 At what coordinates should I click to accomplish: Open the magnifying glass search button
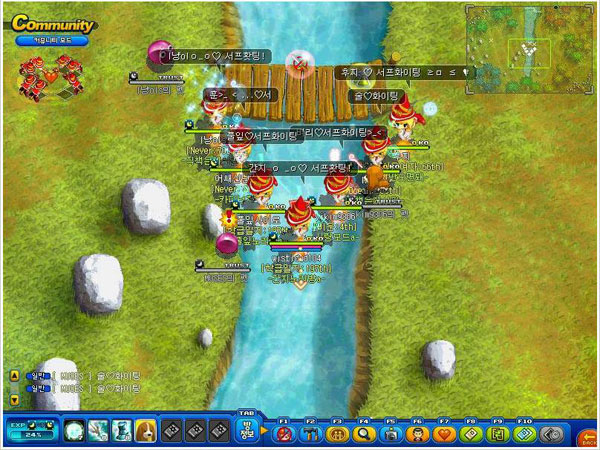click(x=362, y=434)
